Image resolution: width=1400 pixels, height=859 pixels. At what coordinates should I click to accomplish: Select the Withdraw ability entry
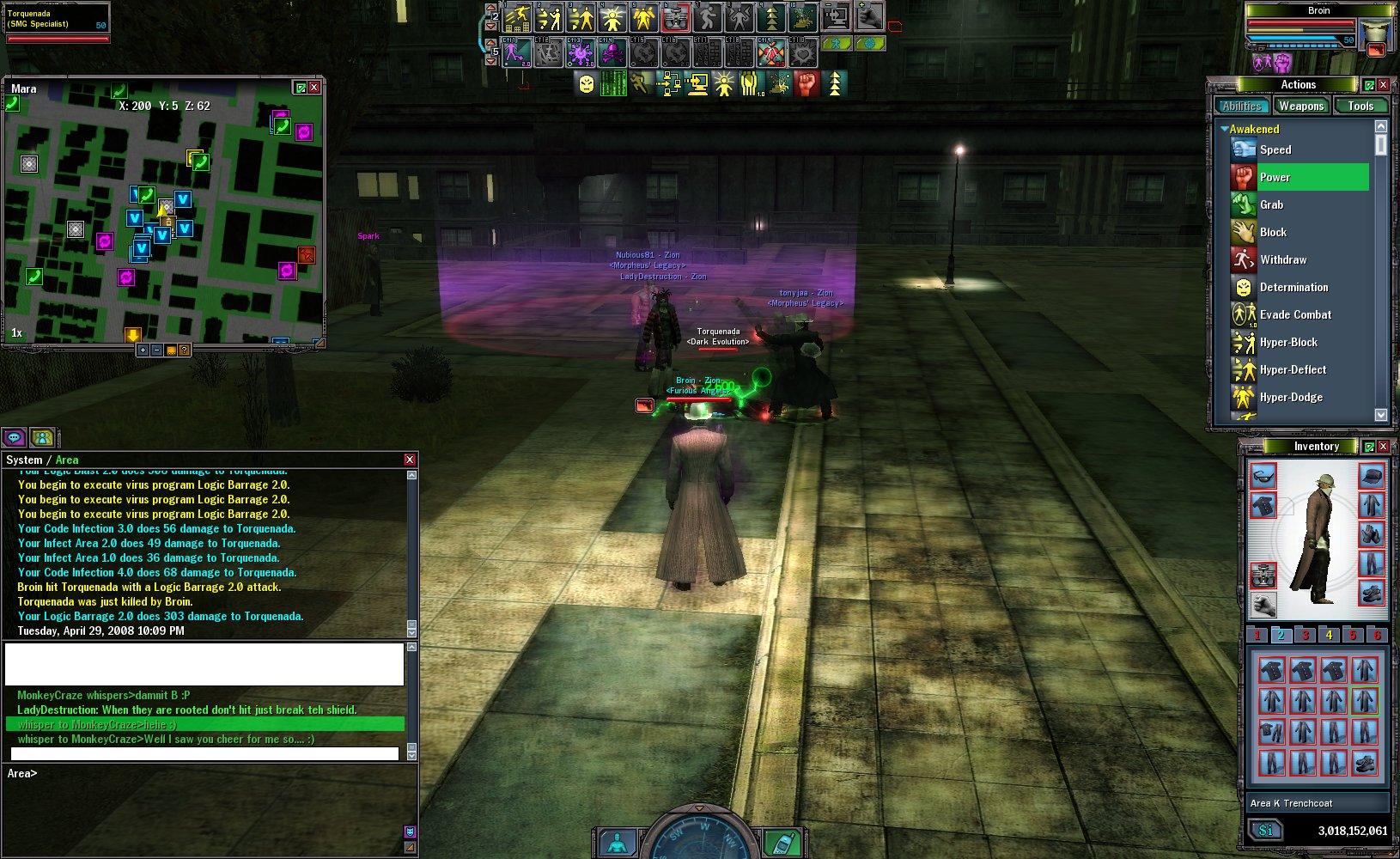(1282, 259)
